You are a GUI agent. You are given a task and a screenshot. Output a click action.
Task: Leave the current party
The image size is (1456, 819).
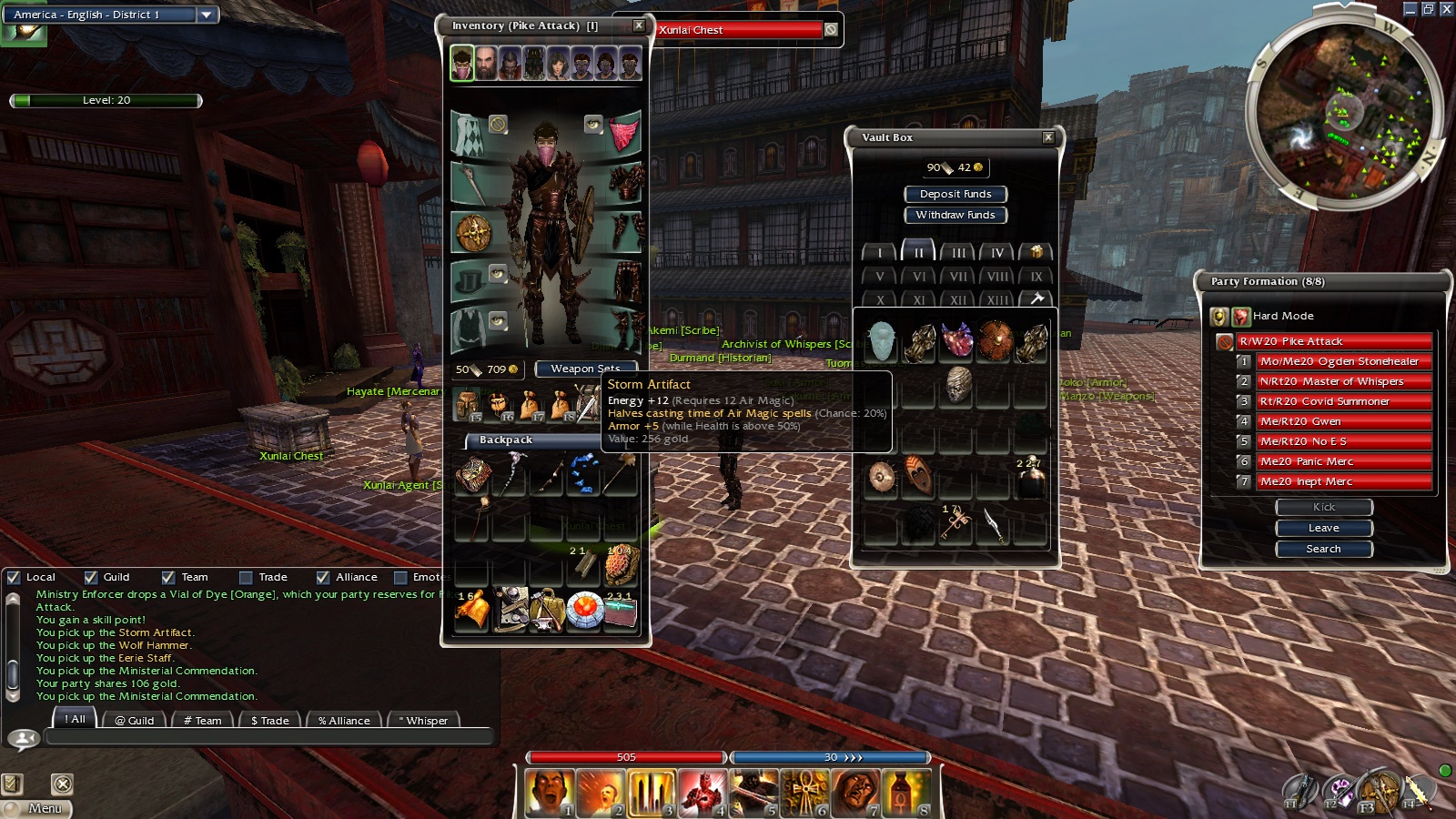(1324, 528)
